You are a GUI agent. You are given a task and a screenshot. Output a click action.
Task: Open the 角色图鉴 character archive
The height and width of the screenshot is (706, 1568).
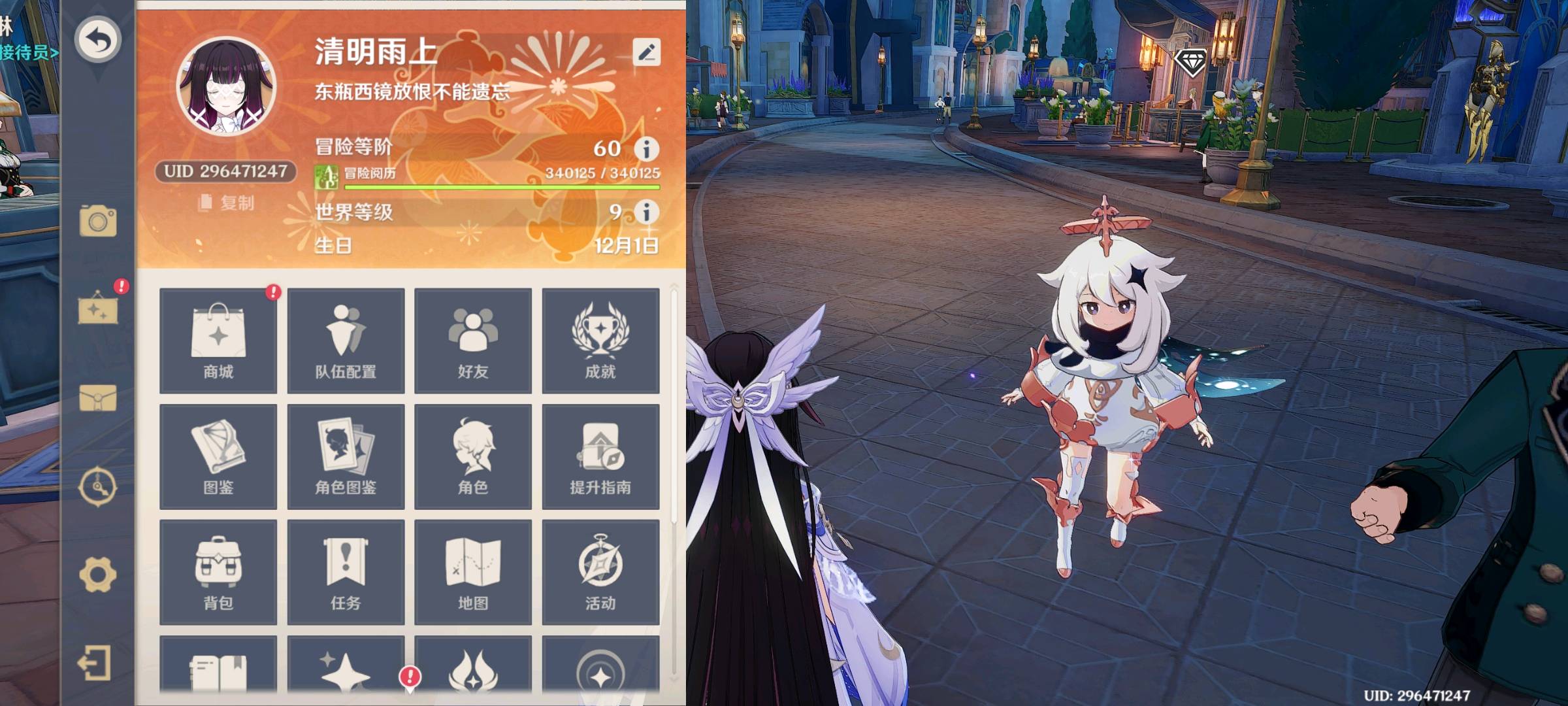click(x=346, y=456)
